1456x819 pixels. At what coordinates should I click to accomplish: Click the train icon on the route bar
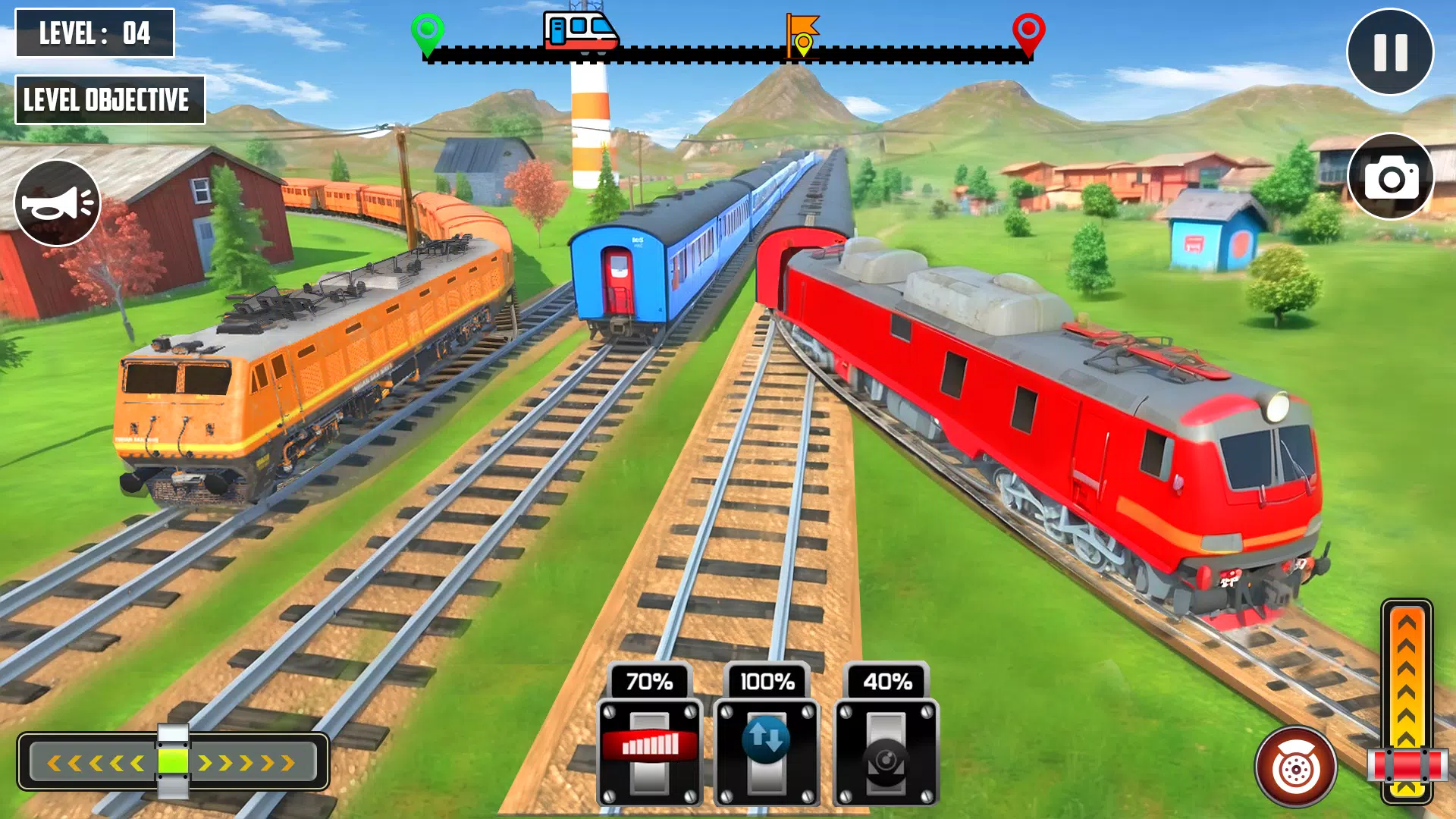pos(581,32)
